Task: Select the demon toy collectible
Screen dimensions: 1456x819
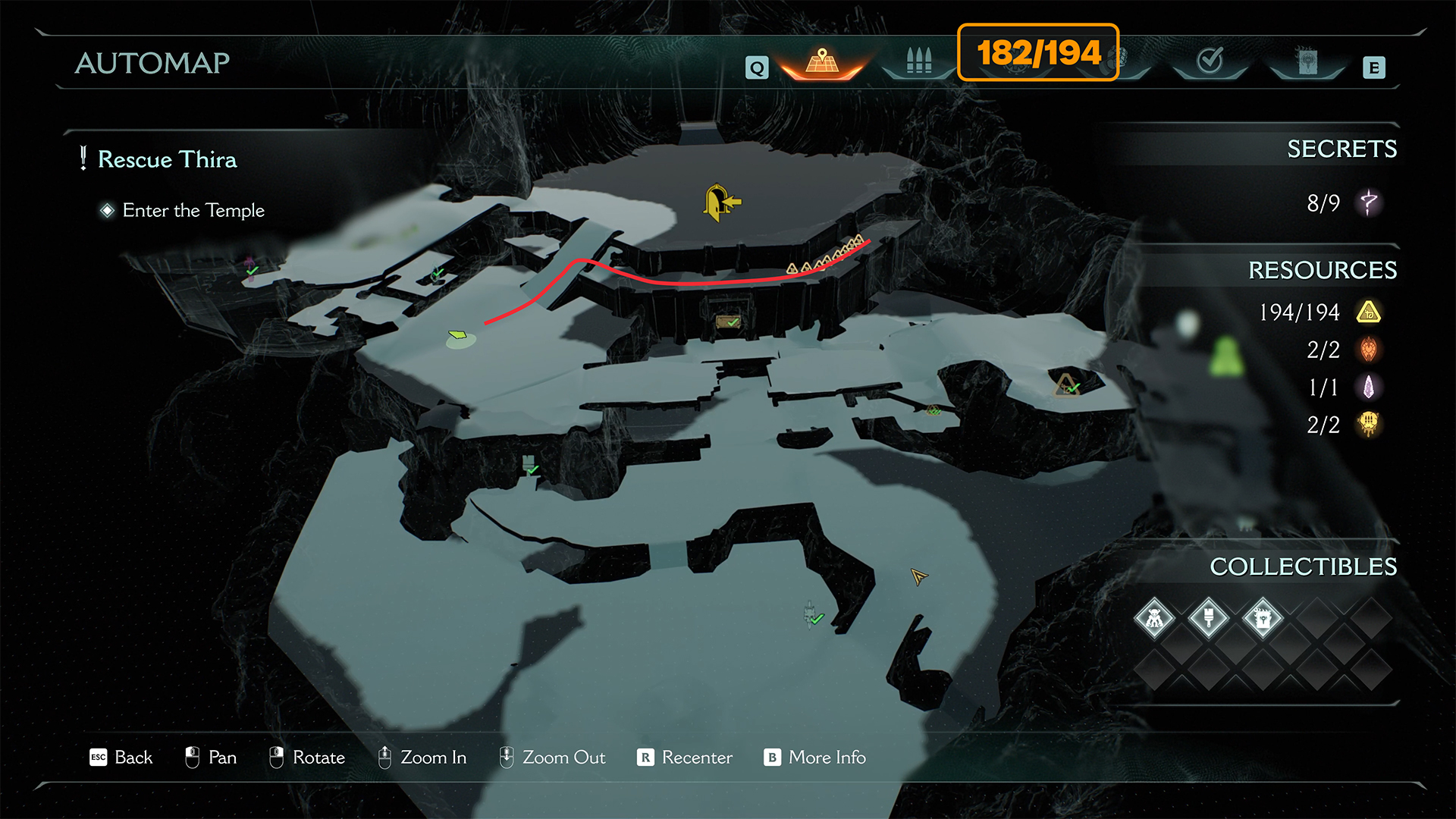Action: (1154, 619)
